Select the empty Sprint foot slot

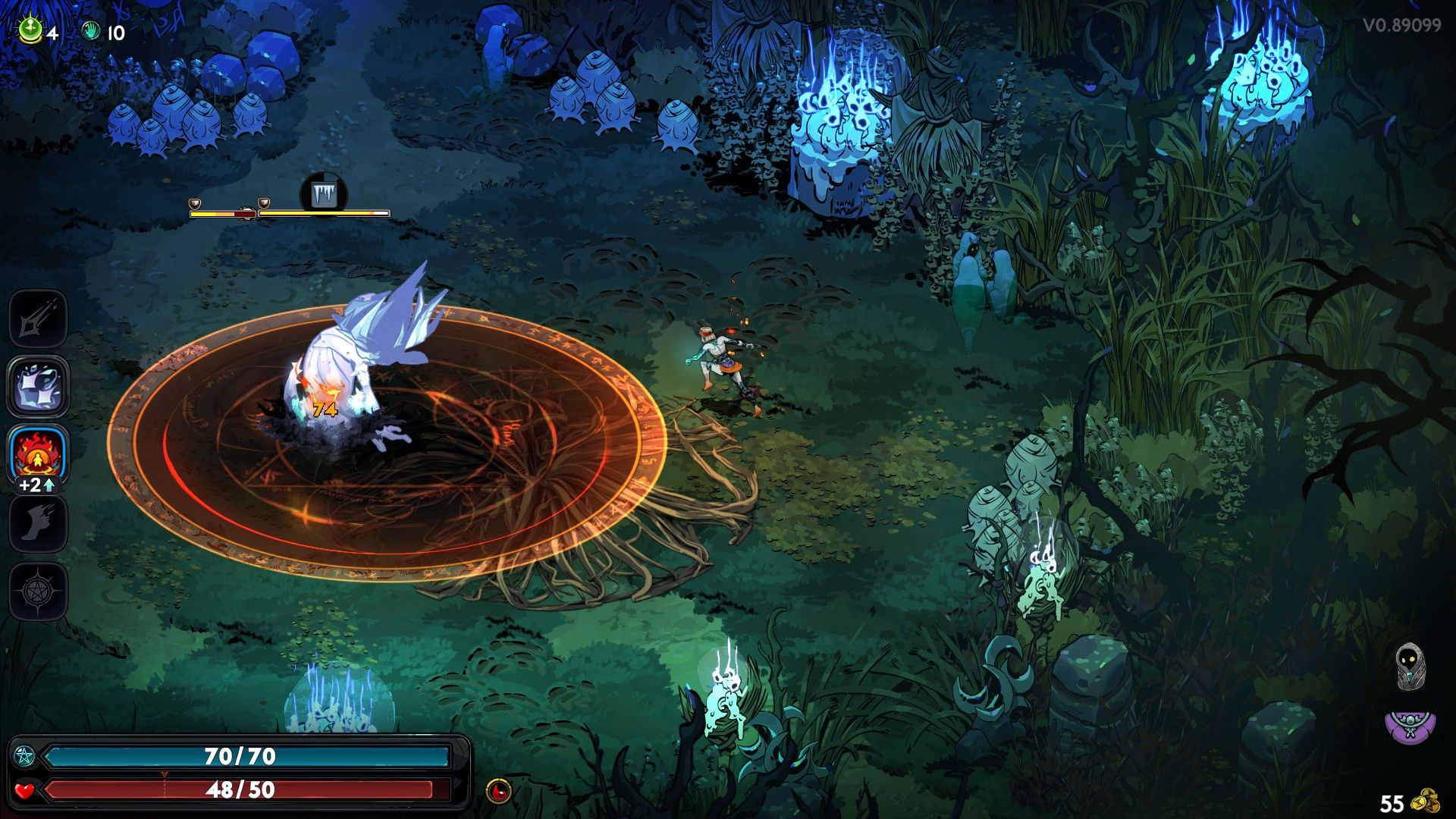point(38,524)
